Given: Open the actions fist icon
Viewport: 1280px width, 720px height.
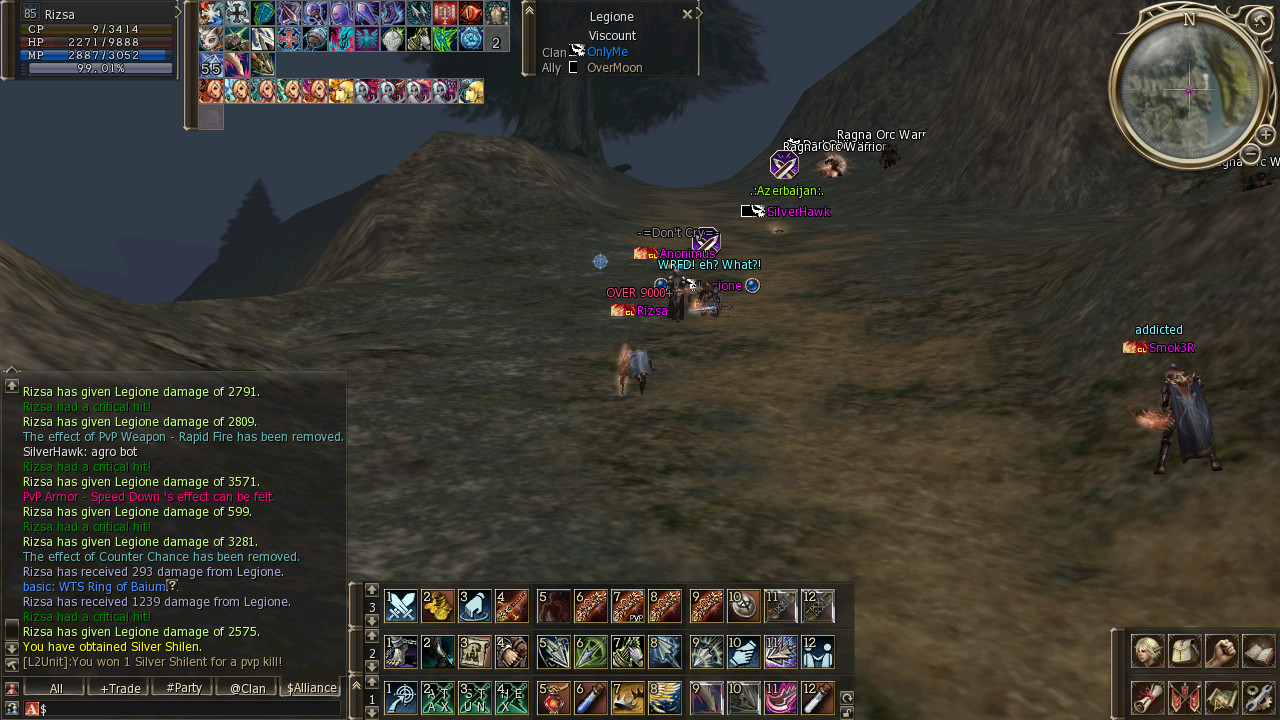Looking at the screenshot, I should pos(1222,651).
